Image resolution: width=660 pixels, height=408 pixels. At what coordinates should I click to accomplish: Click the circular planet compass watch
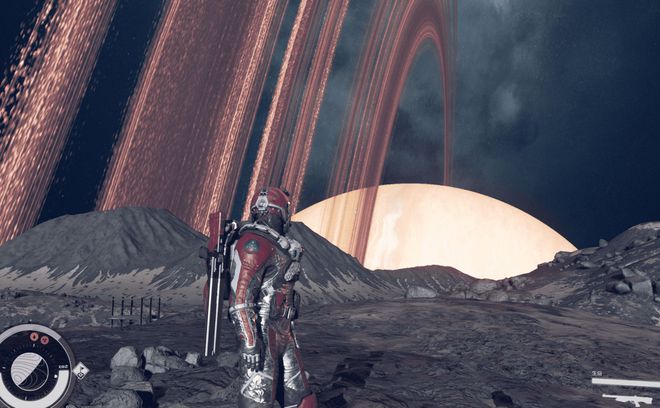coord(34,368)
